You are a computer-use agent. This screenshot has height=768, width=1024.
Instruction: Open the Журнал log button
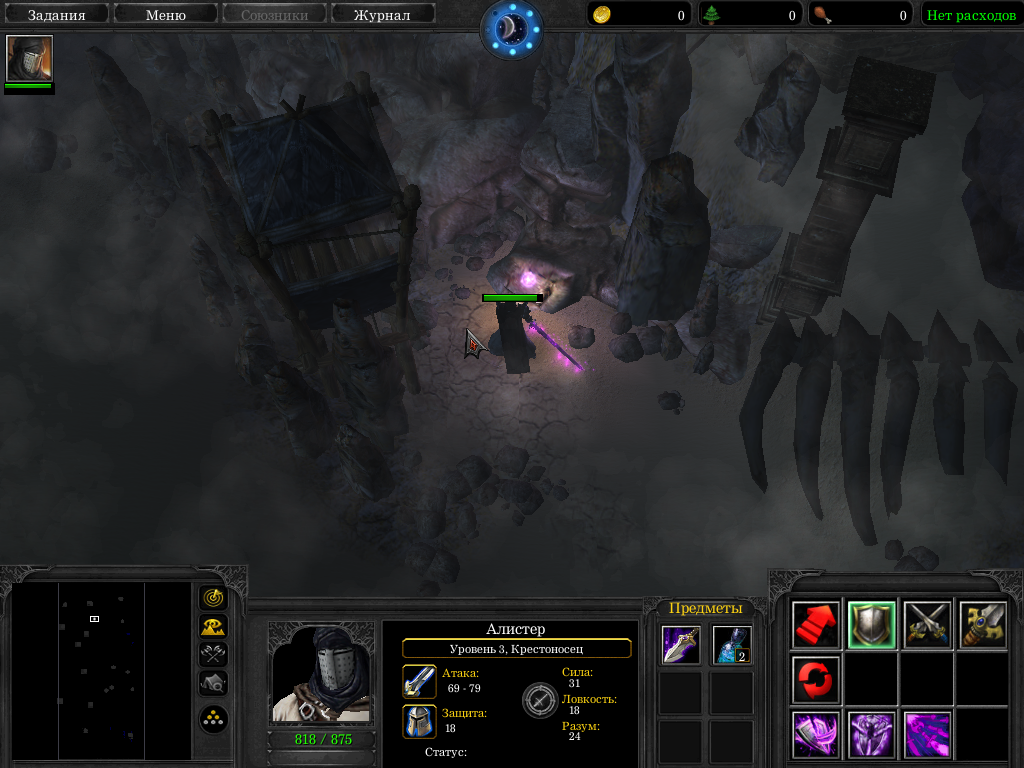[x=382, y=15]
